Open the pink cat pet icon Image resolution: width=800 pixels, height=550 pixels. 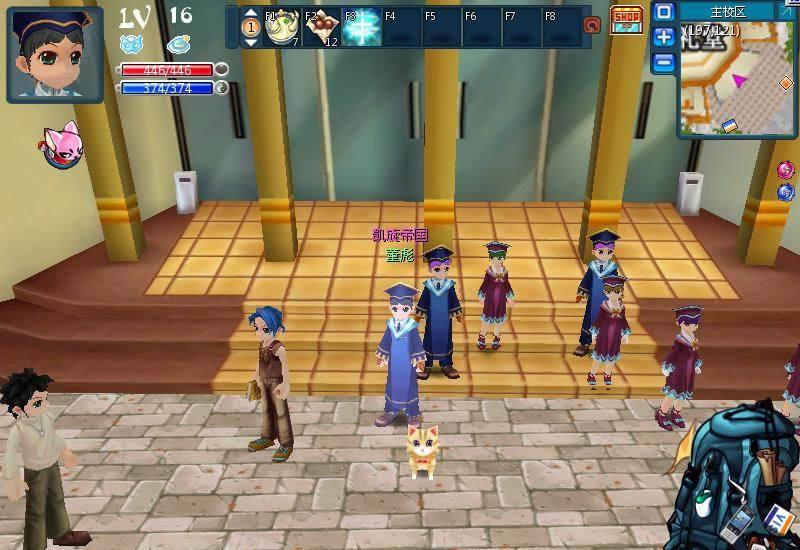pyautogui.click(x=61, y=146)
